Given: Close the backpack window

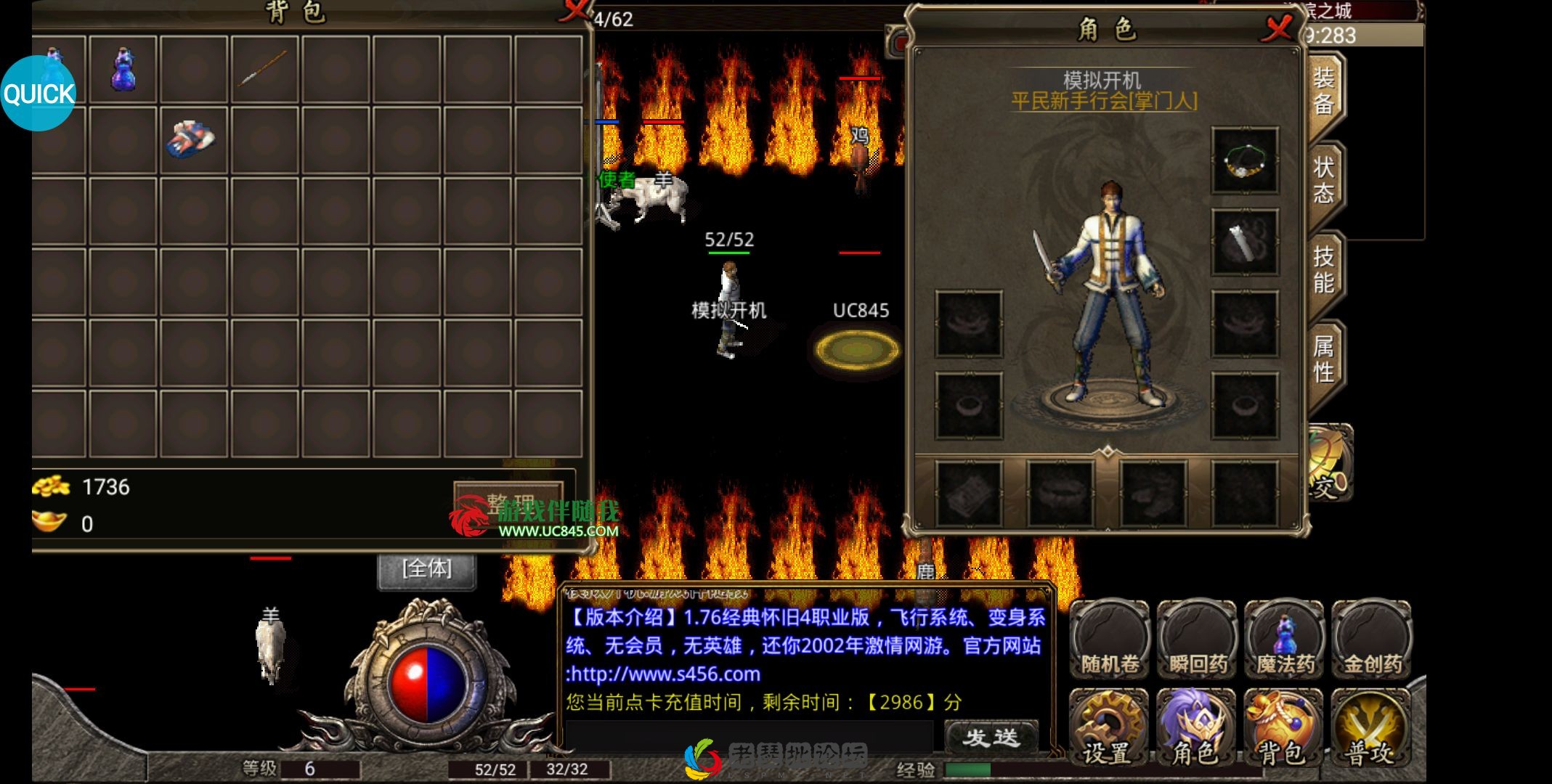Looking at the screenshot, I should point(576,10).
